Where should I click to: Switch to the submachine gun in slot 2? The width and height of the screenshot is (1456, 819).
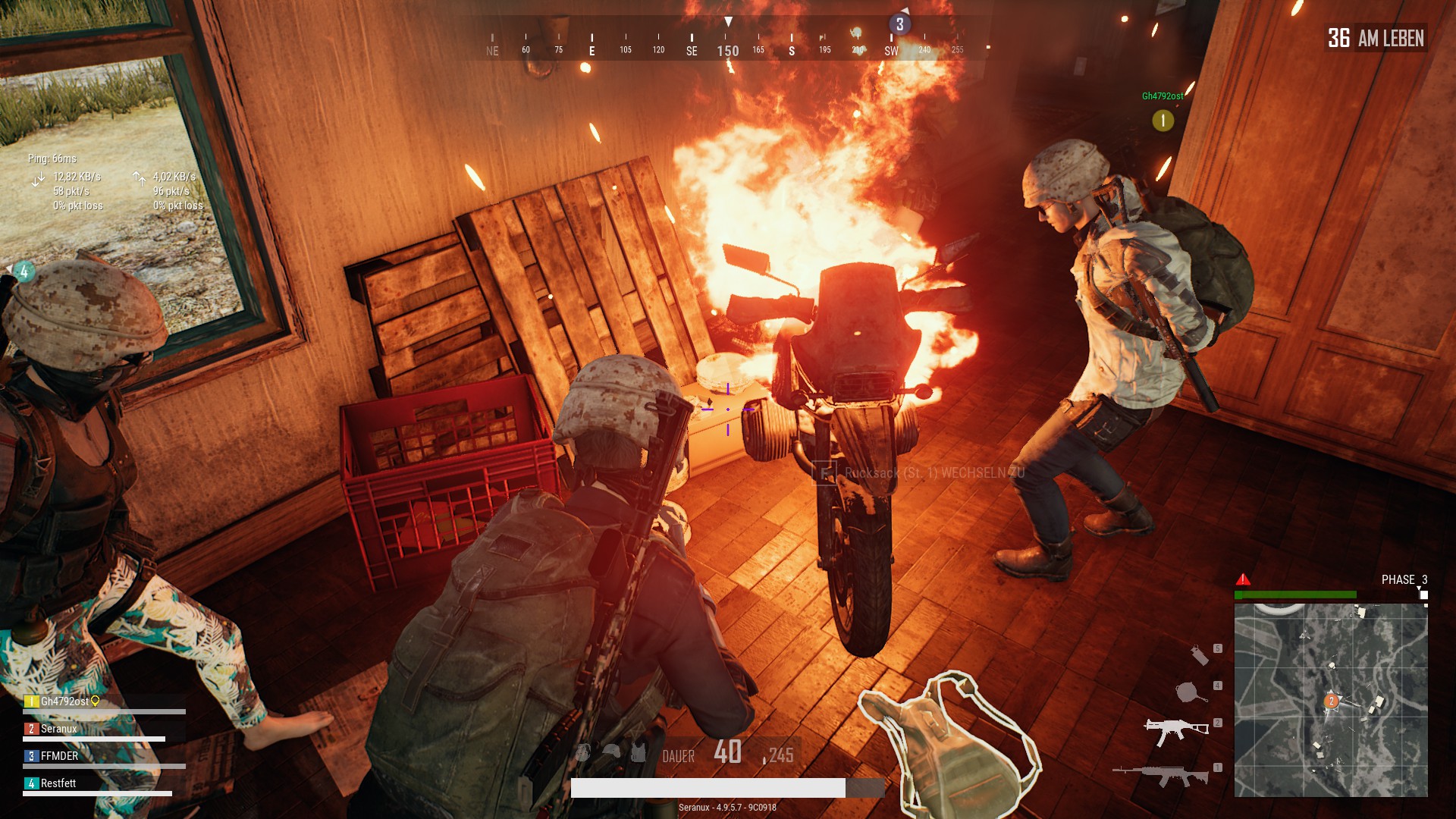click(1175, 730)
